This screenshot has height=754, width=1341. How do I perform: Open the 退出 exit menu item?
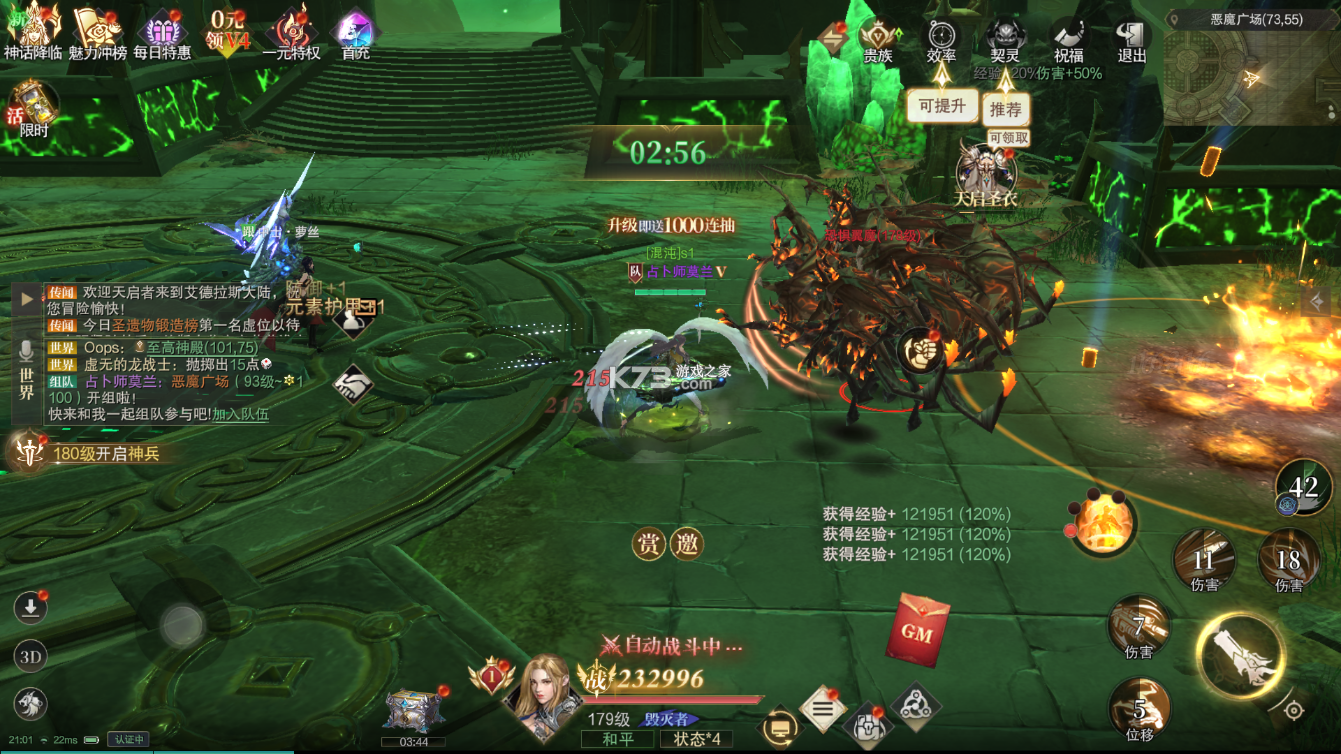pos(1132,33)
